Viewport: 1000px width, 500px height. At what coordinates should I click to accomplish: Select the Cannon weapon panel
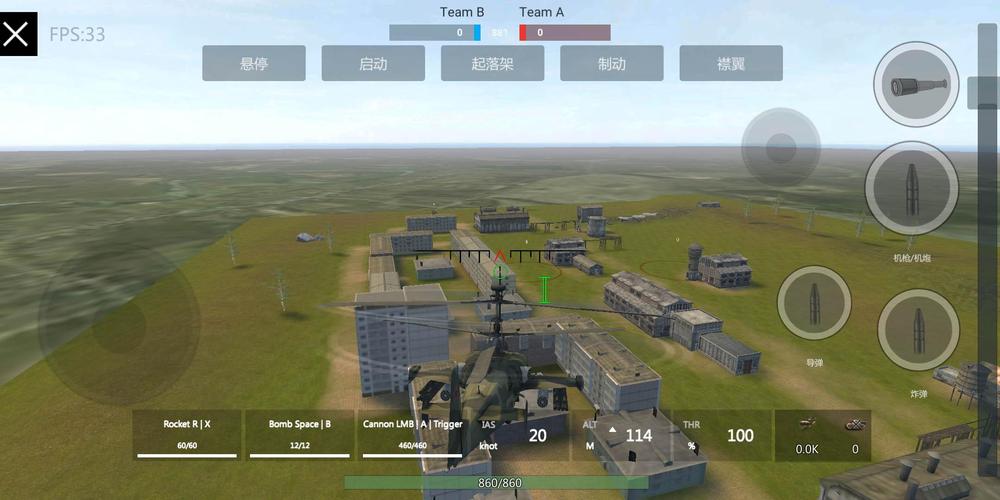(412, 434)
